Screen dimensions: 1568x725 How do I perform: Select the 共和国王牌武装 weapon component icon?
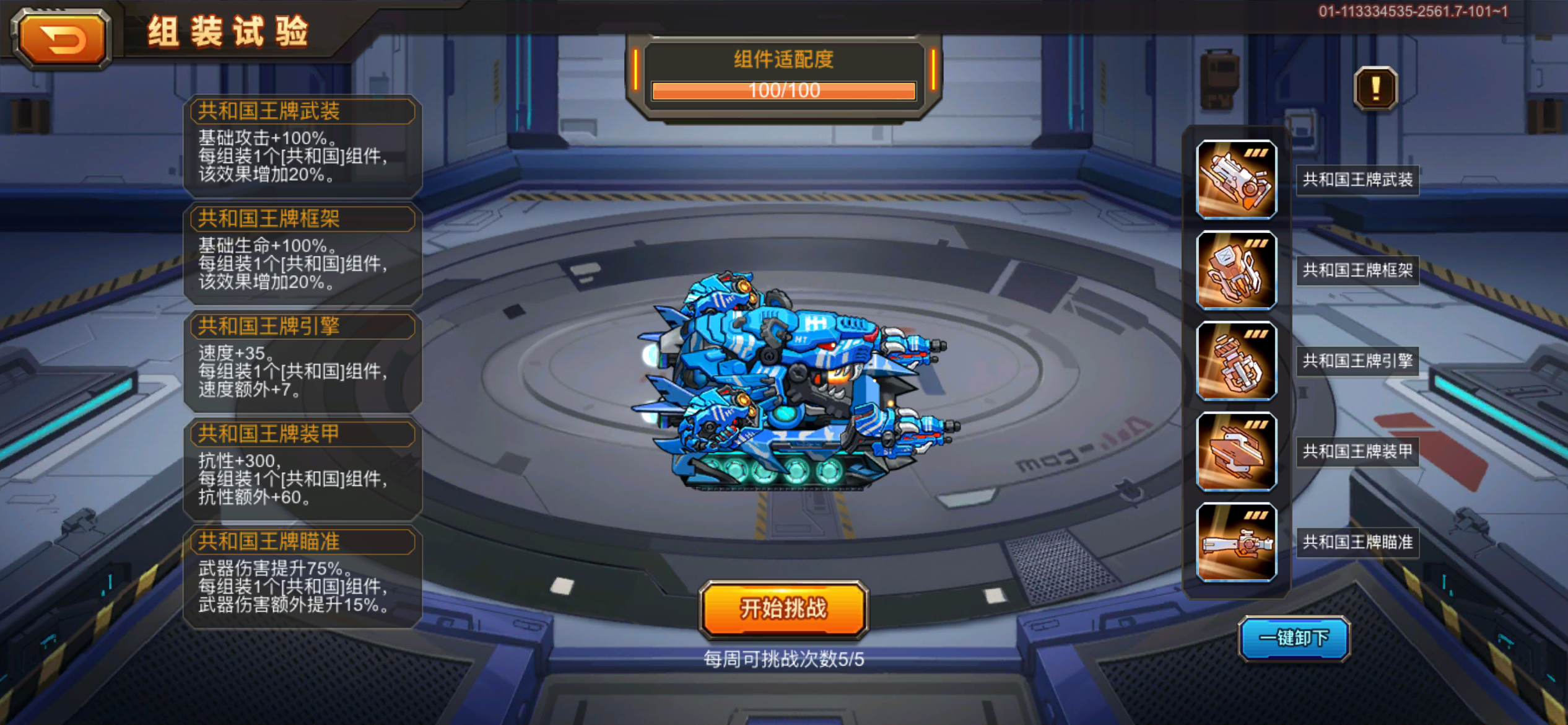point(1236,180)
